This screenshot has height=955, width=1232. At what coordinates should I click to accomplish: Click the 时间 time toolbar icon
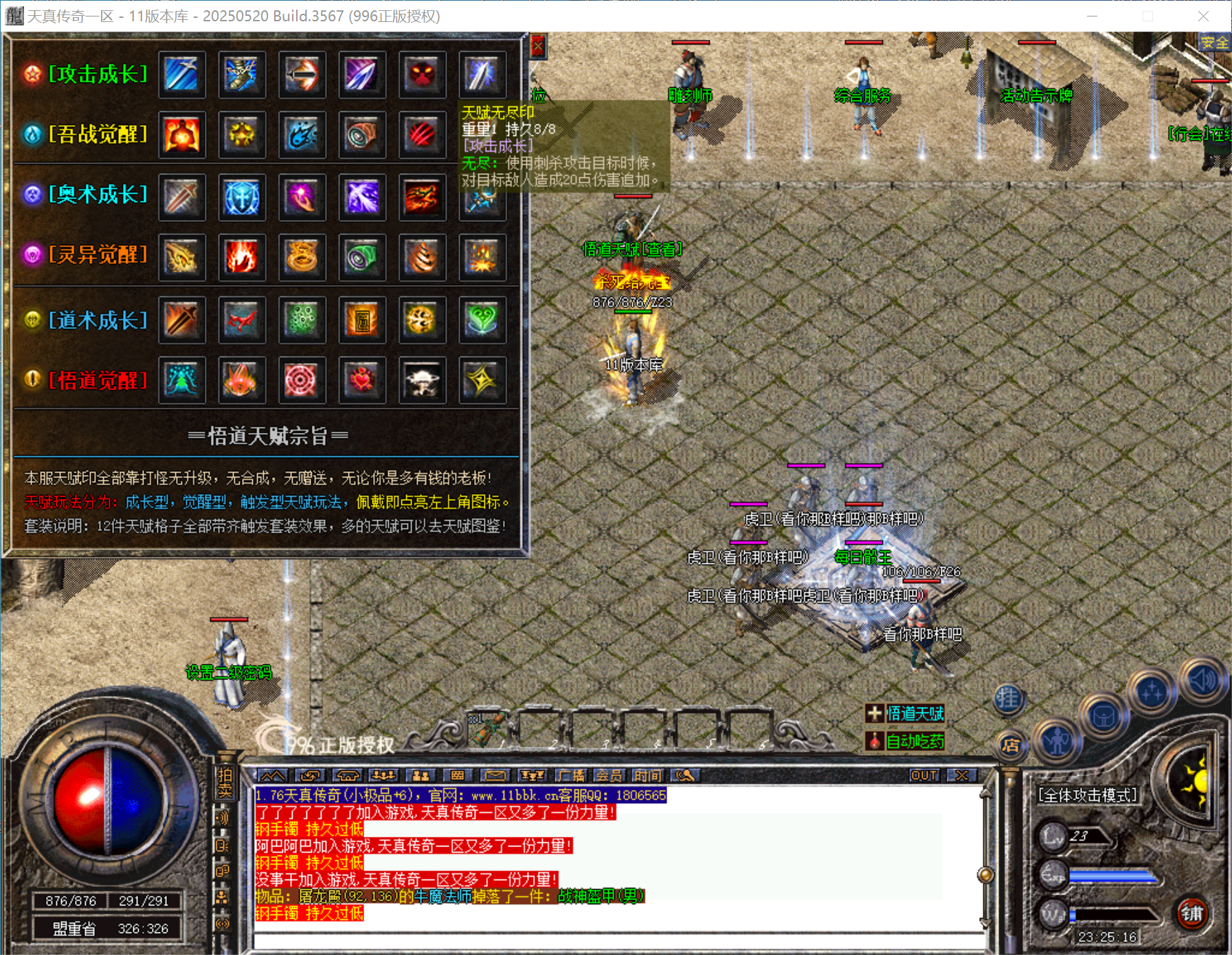click(x=647, y=775)
